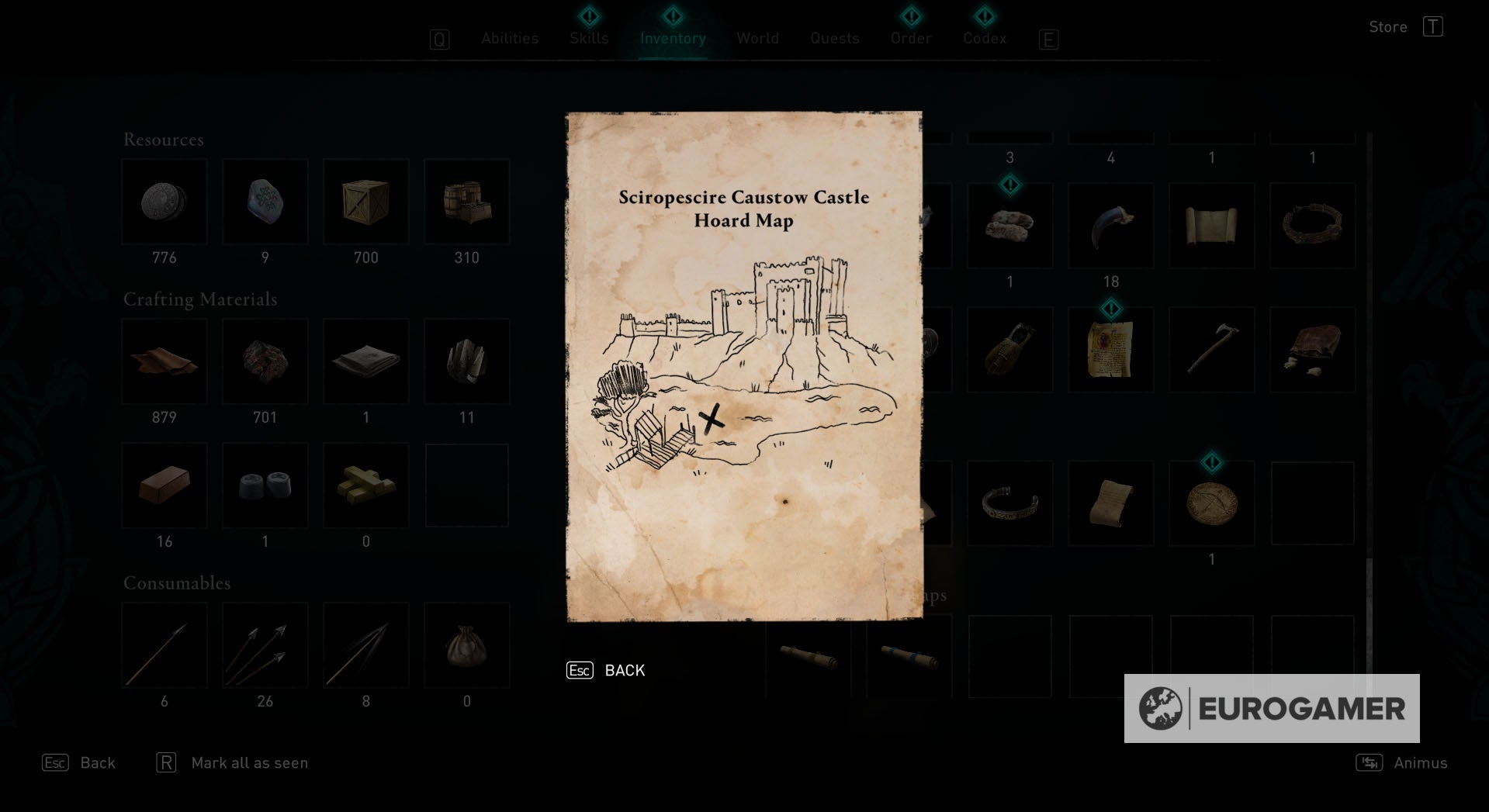
Task: Select the Roman coin artifact with new-item marker
Action: [1211, 503]
